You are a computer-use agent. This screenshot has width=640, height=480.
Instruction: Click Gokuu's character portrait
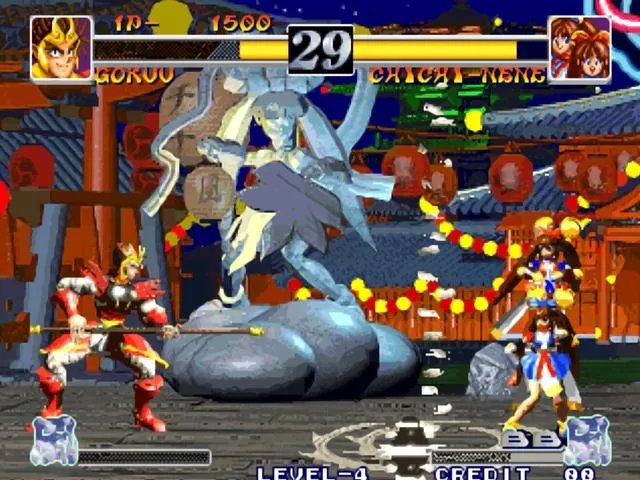[x=61, y=47]
